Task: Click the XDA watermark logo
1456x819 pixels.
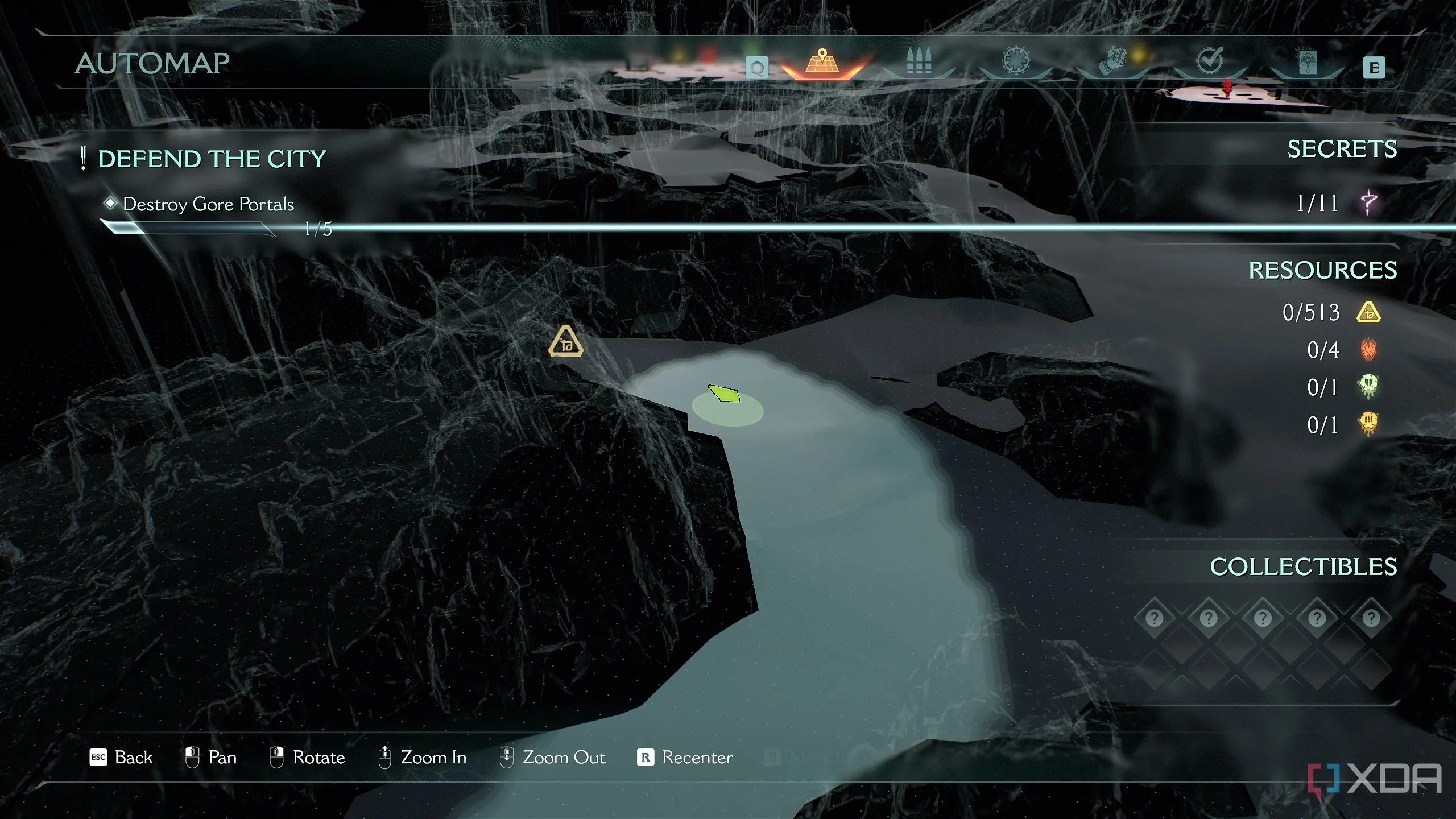Action: [1375, 779]
